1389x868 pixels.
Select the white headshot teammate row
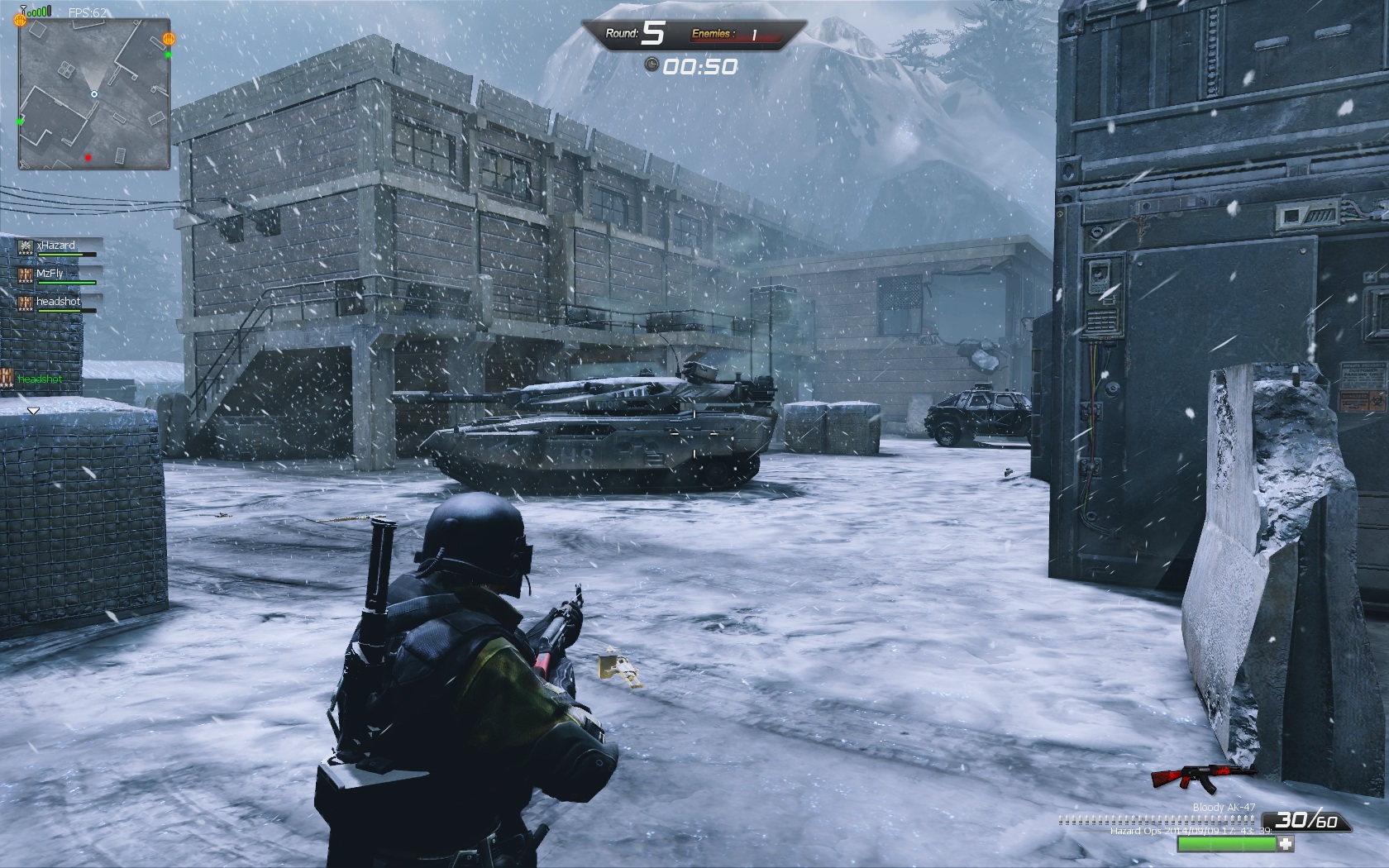coord(58,302)
